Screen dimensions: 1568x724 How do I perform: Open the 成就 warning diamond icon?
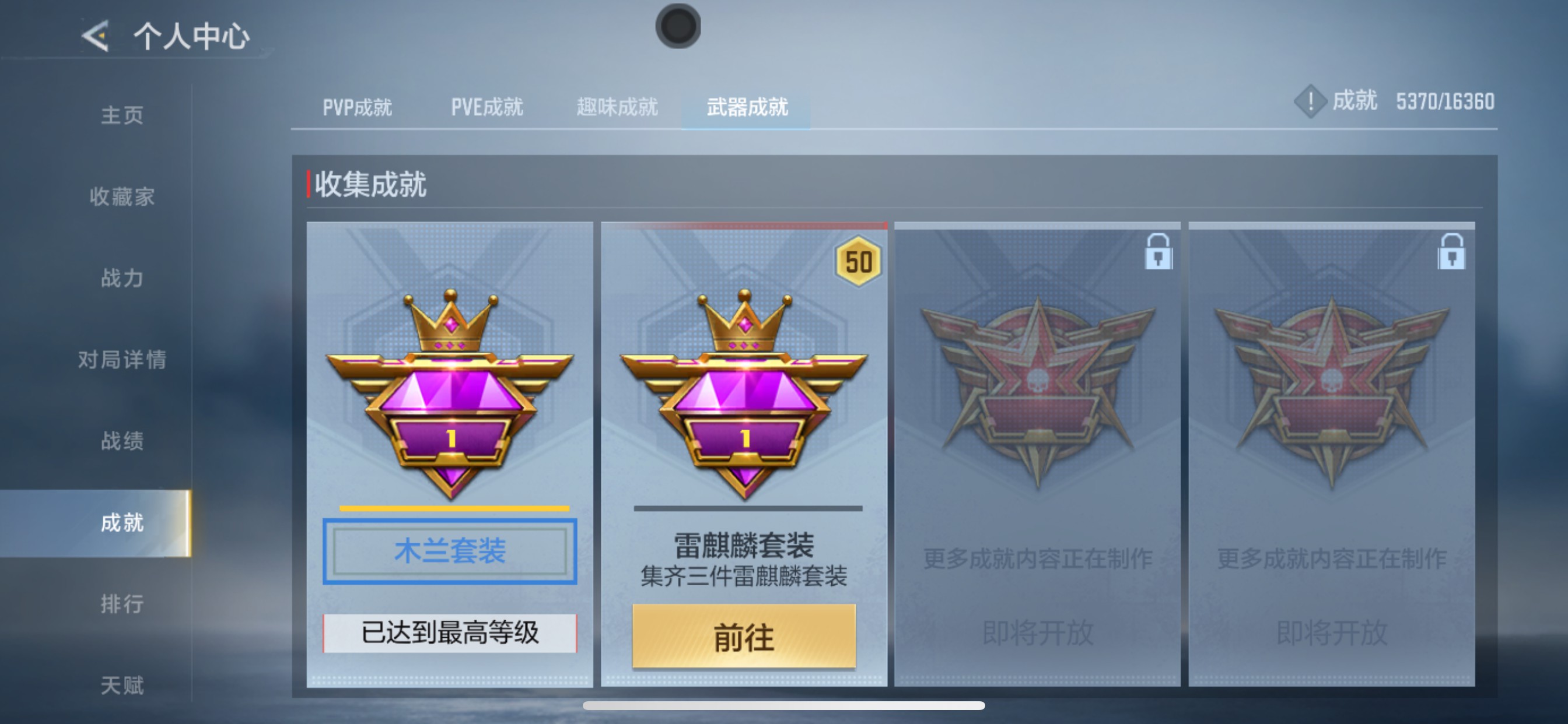coord(1310,102)
